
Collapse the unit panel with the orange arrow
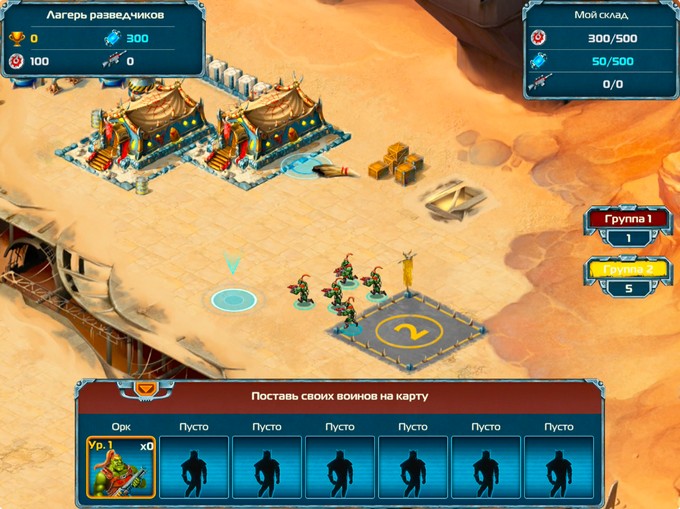(x=146, y=387)
